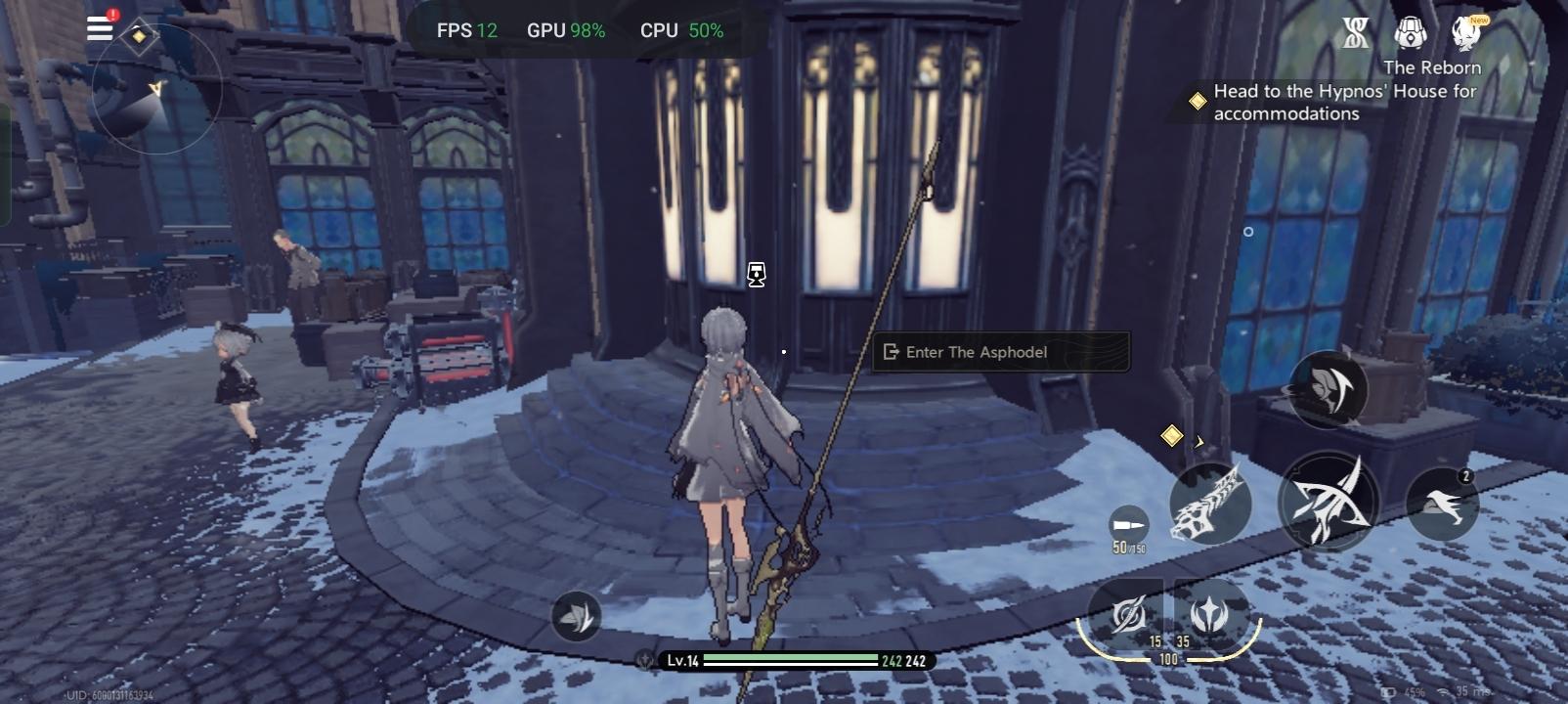Use the trident-crest skill costing 35
This screenshot has height=704, width=1568.
(x=1210, y=614)
